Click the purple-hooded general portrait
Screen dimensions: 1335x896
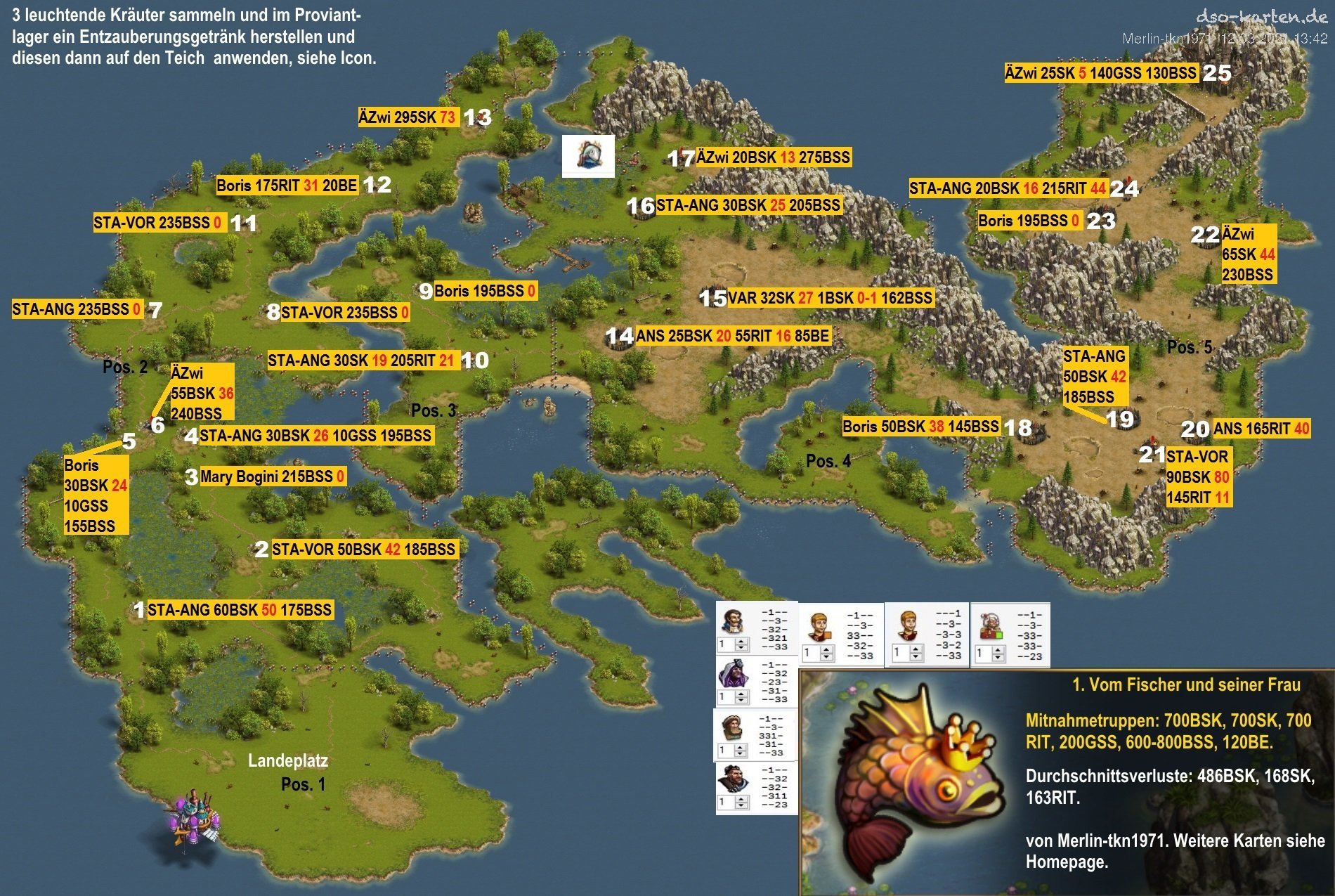tap(732, 674)
